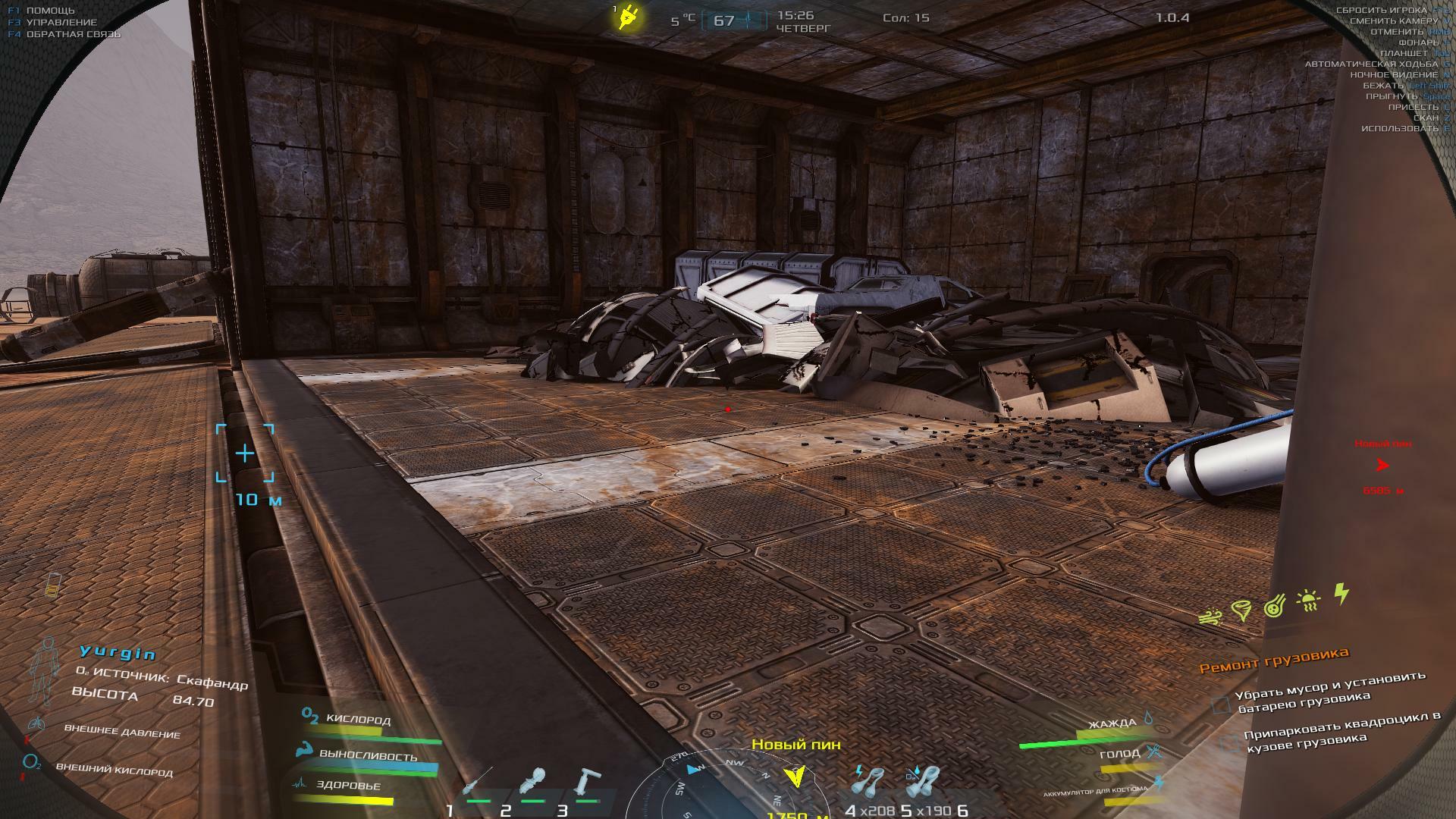The image size is (1456, 819).
Task: Open the 'Ремонт грузовика' quest tracker title
Action: (x=1274, y=658)
